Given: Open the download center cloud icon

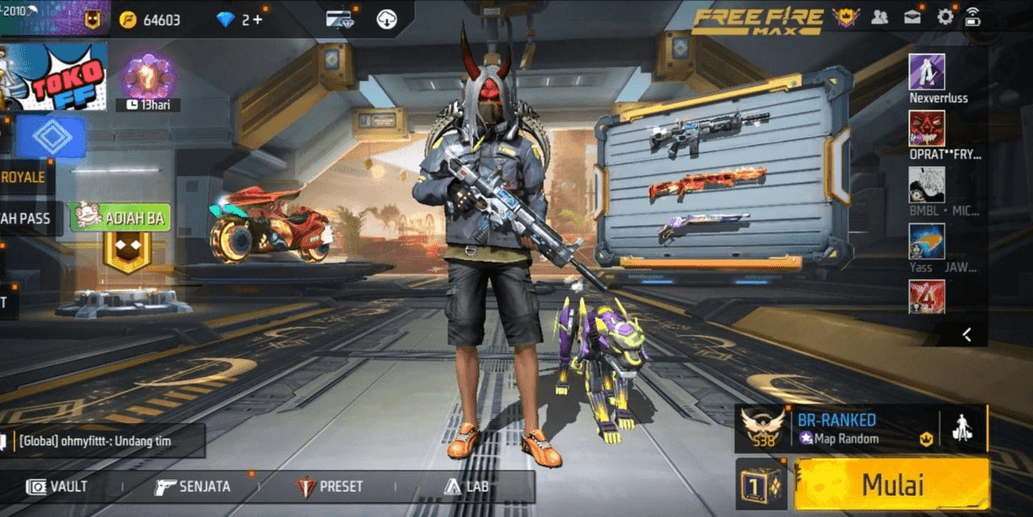Looking at the screenshot, I should point(387,19).
